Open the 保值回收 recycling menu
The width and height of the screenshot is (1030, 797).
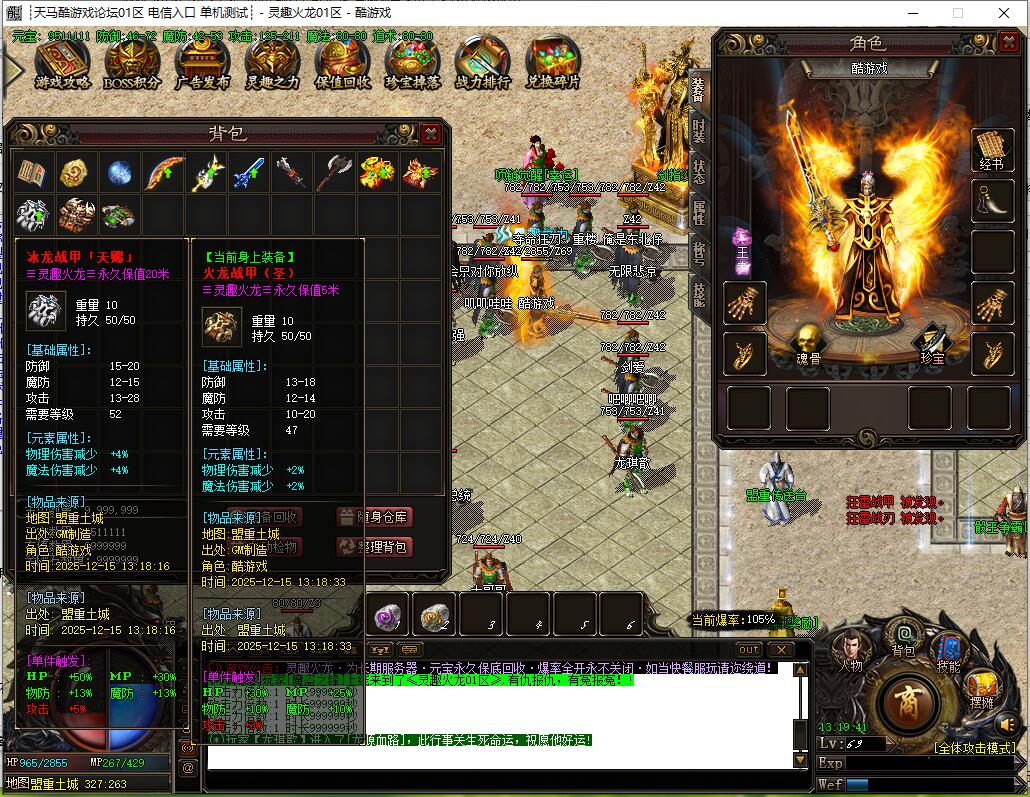(x=342, y=64)
